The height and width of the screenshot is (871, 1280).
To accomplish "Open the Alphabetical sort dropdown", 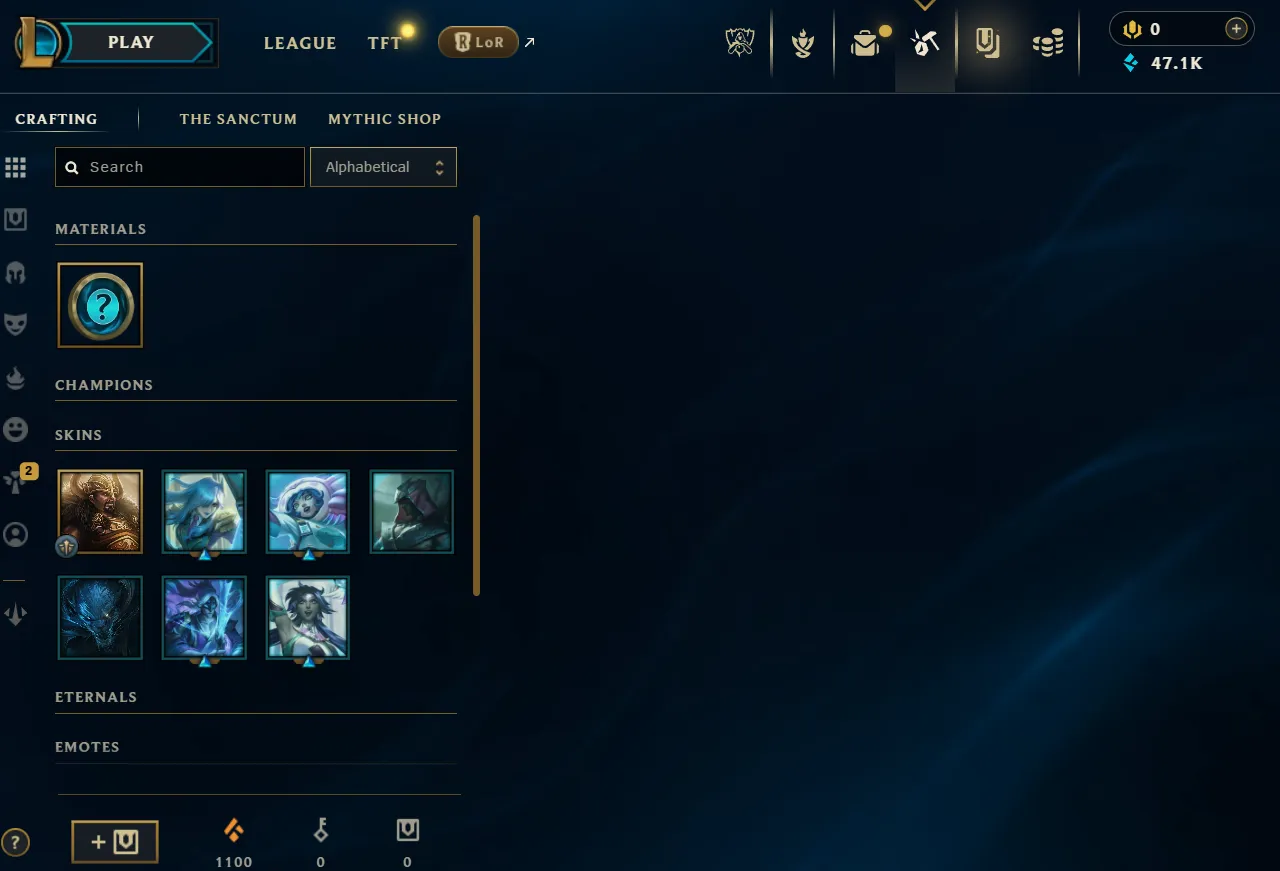I will pos(383,167).
